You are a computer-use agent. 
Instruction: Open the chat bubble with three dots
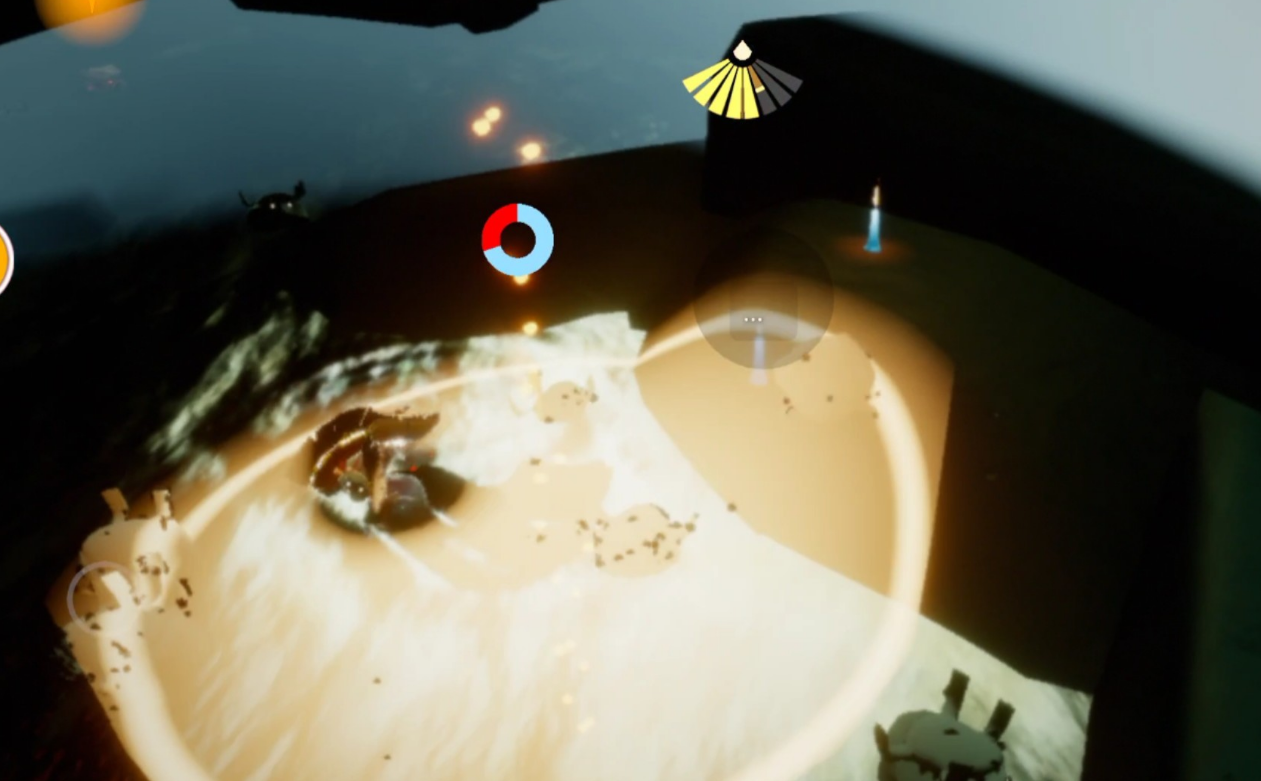point(754,320)
